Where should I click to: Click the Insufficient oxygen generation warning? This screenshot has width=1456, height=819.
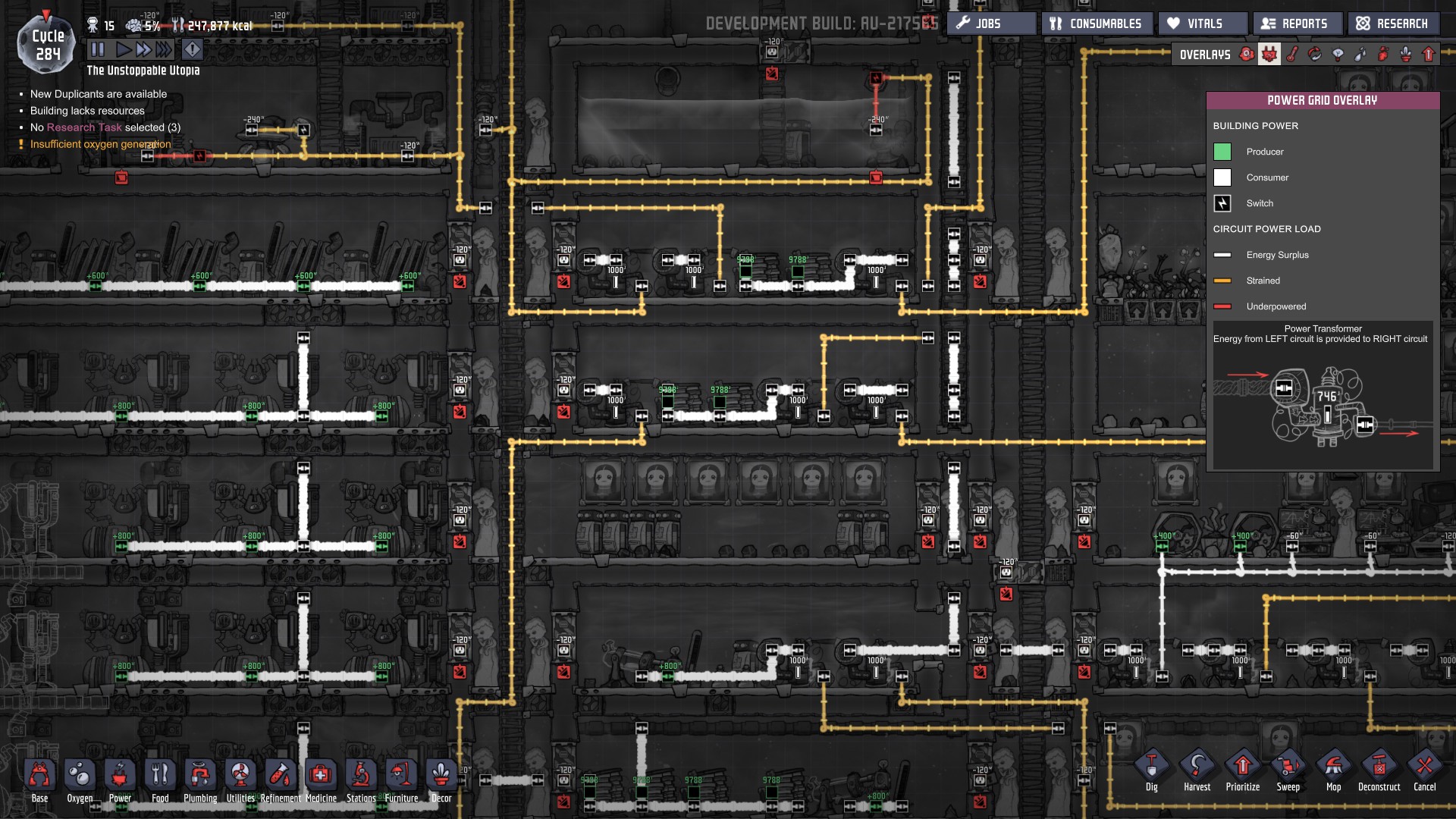100,144
